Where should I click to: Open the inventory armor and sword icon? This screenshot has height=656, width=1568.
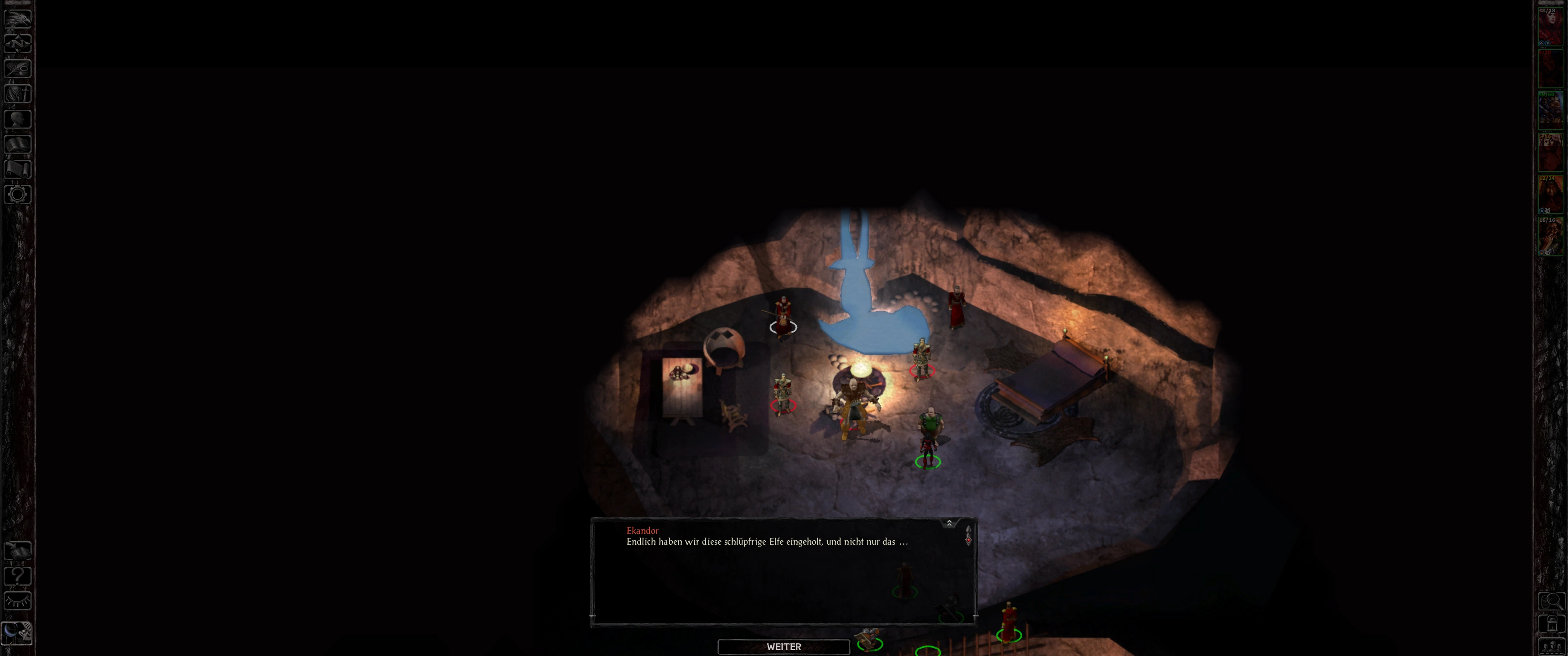click(x=18, y=94)
